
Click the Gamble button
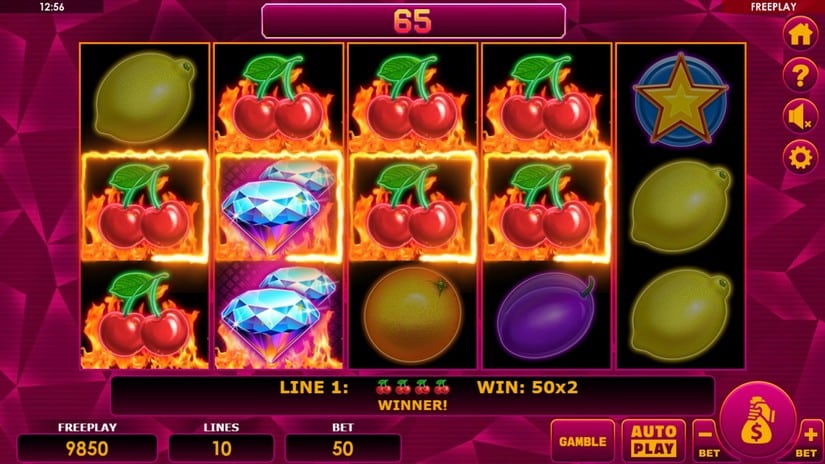[x=582, y=440]
